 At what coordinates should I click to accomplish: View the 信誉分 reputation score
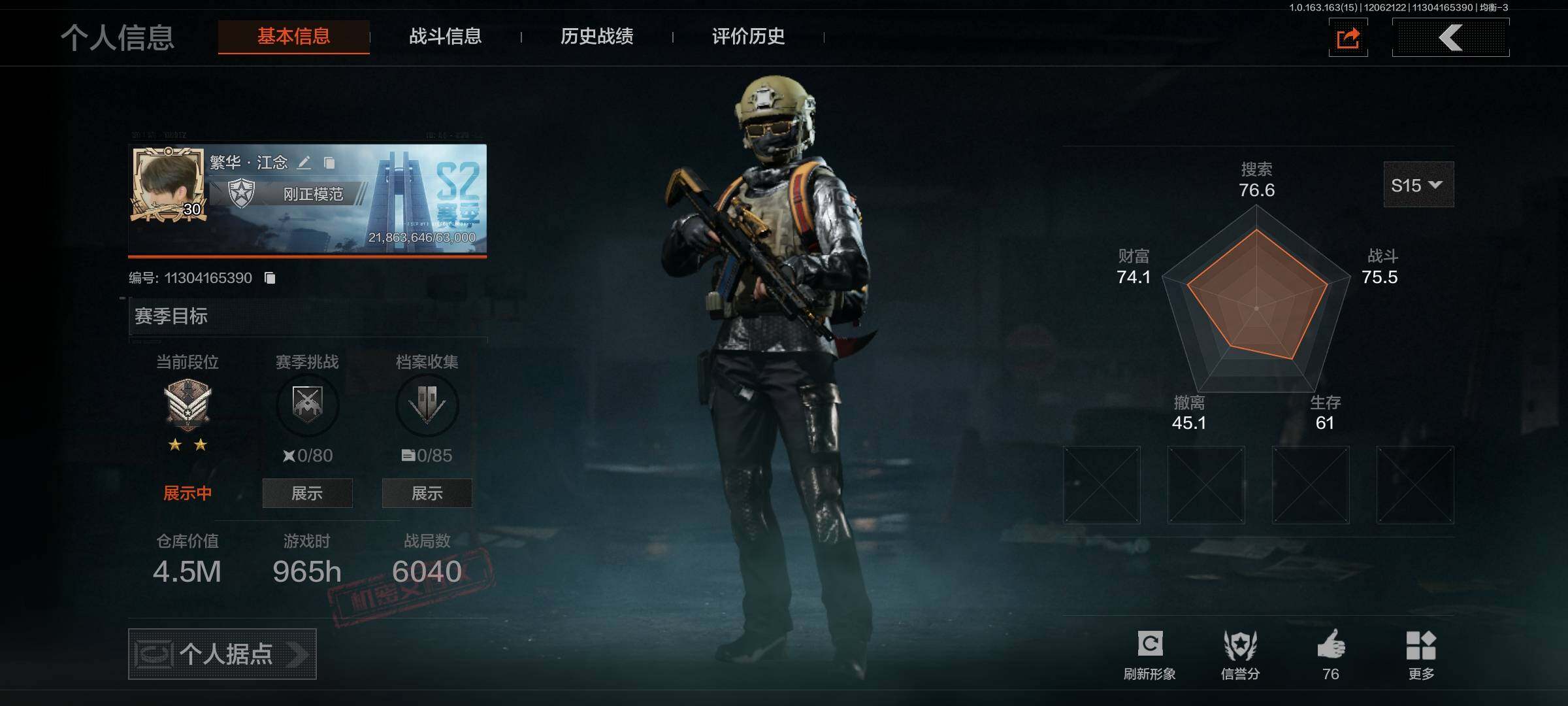tap(1240, 654)
